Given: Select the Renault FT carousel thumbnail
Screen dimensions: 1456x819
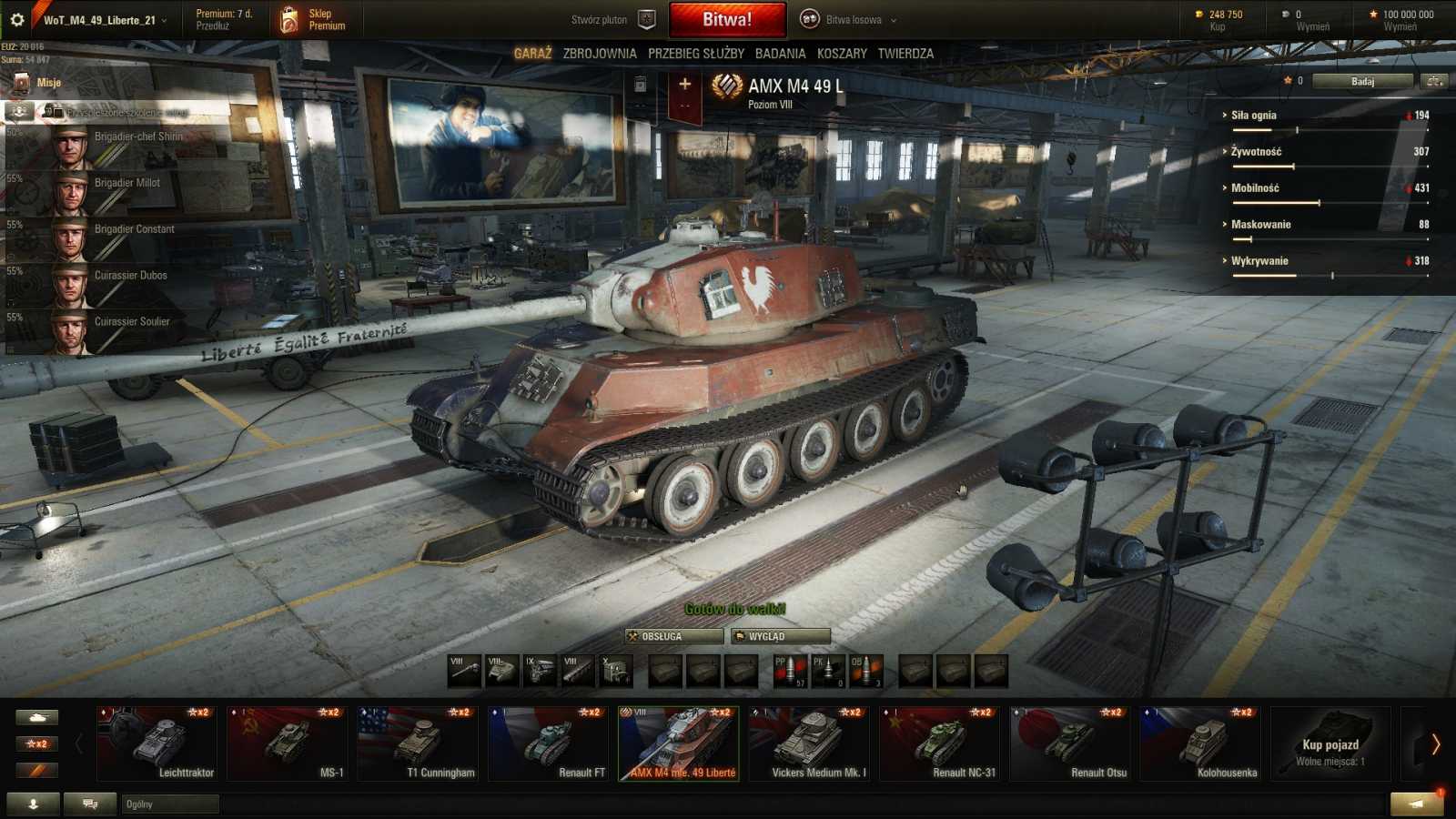Looking at the screenshot, I should pyautogui.click(x=550, y=743).
